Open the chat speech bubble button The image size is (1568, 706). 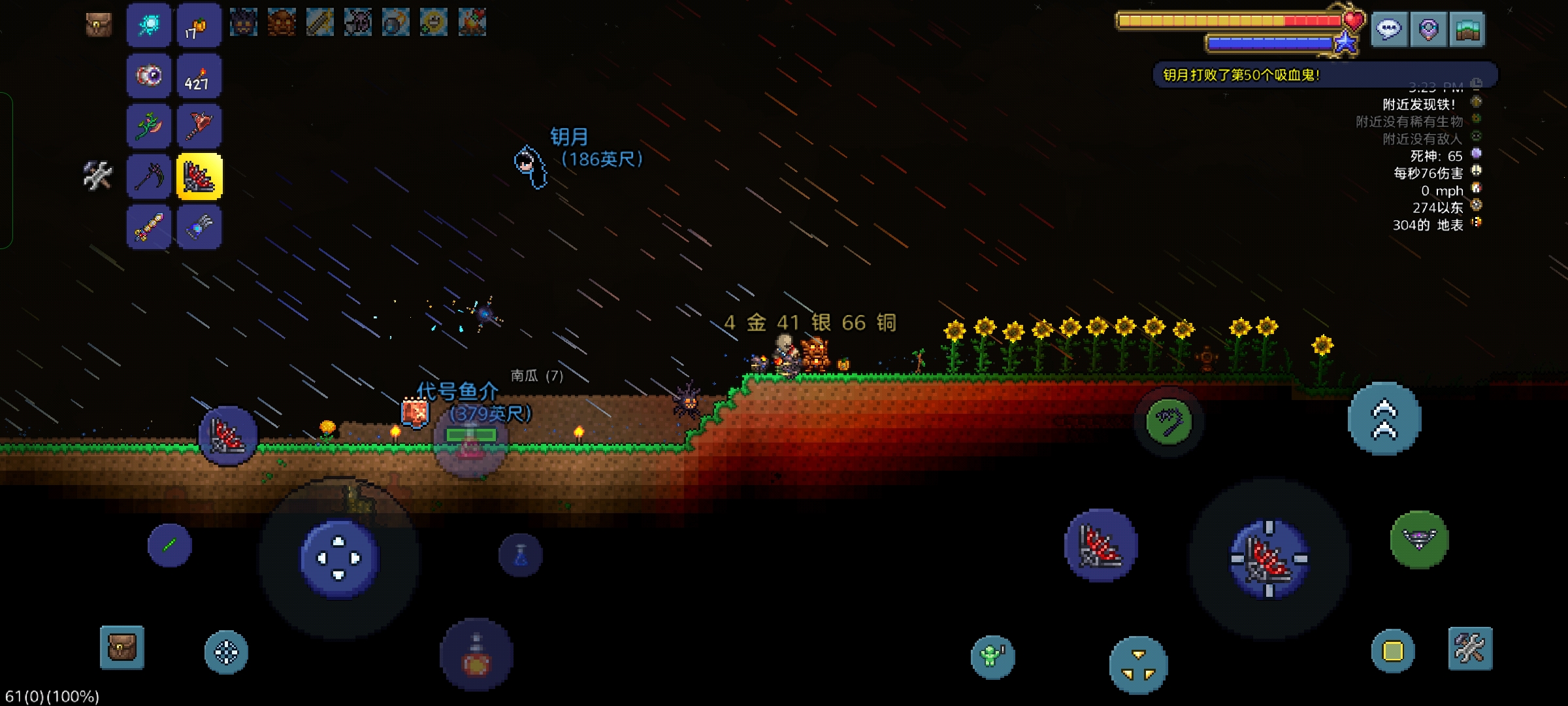[x=1388, y=29]
